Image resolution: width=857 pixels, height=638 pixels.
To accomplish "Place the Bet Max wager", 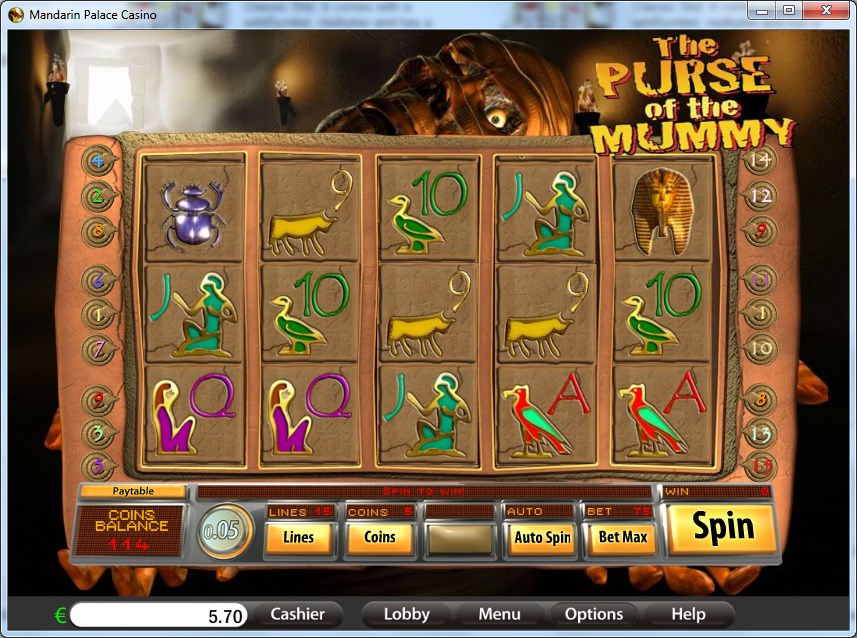I will 622,537.
